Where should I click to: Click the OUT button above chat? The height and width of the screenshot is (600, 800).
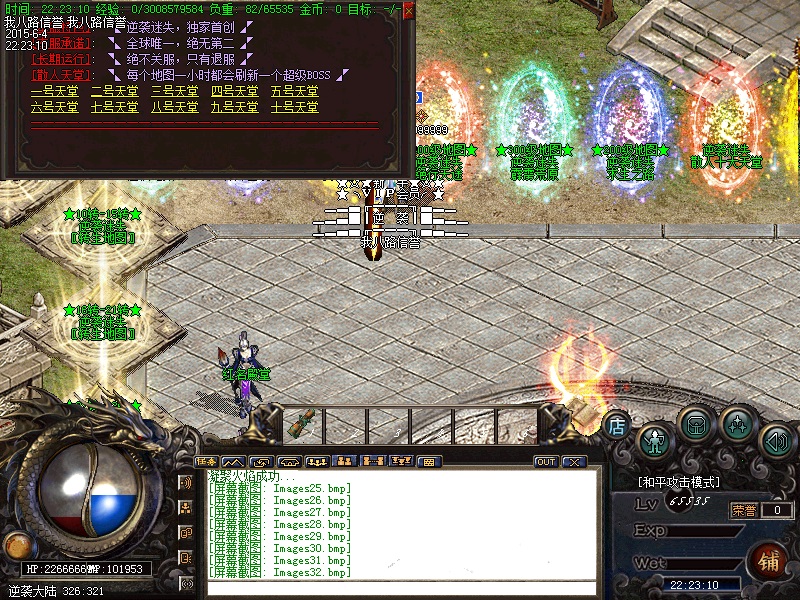(546, 462)
